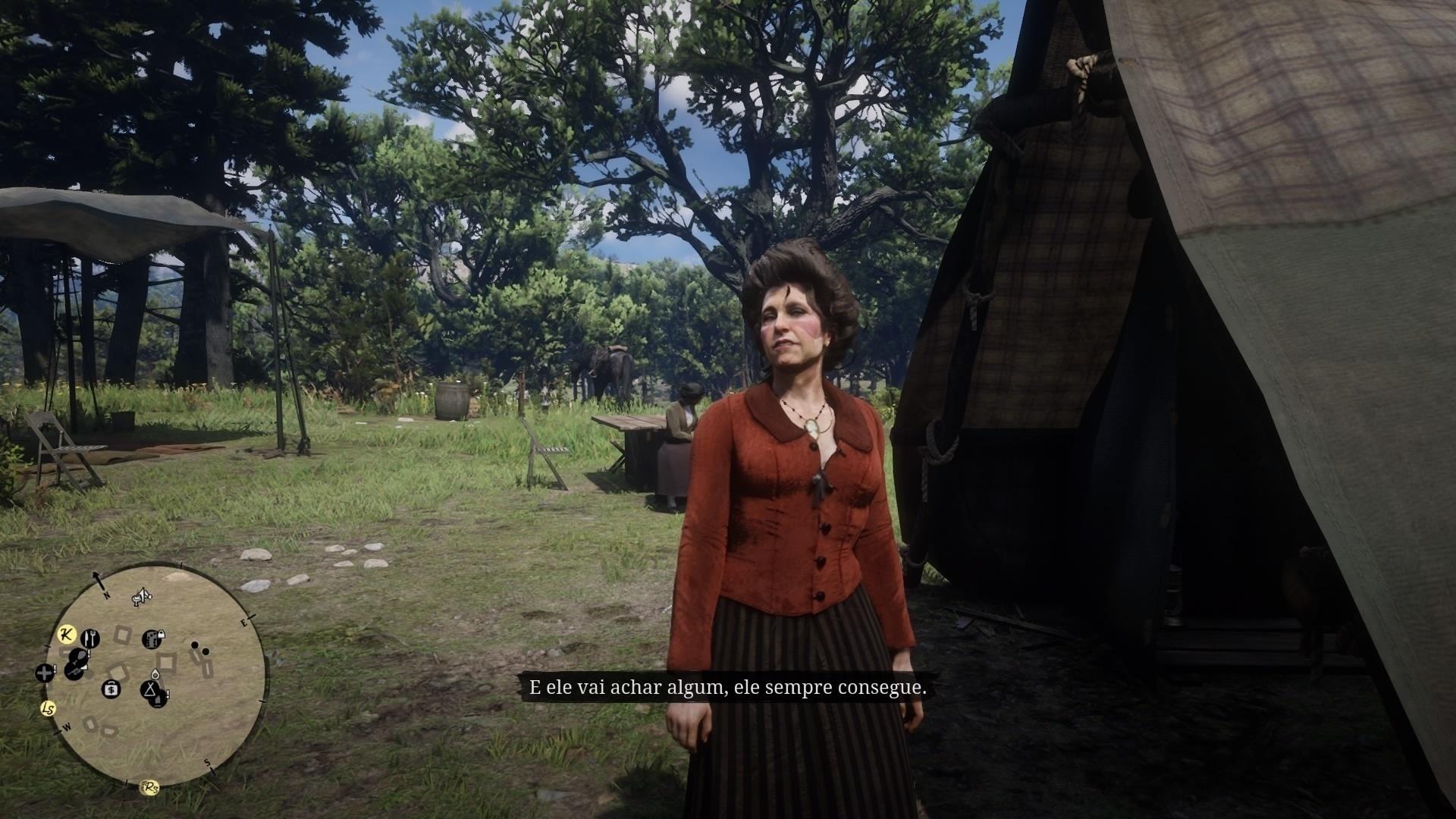Select the dollar satchel donation icon on the minimap
The width and height of the screenshot is (1456, 819).
111,689
